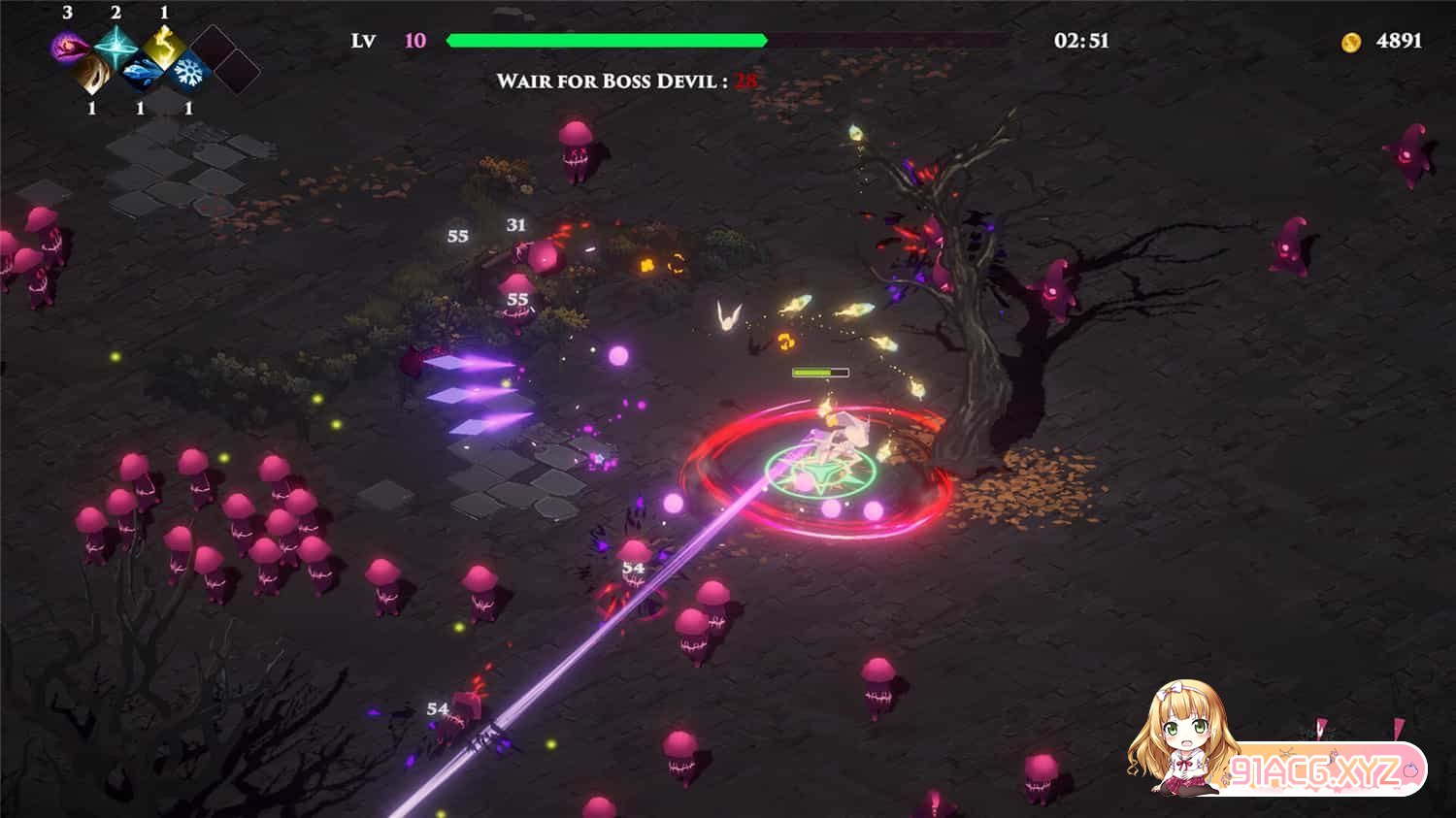Click the gold coin currency icon

click(x=1350, y=42)
